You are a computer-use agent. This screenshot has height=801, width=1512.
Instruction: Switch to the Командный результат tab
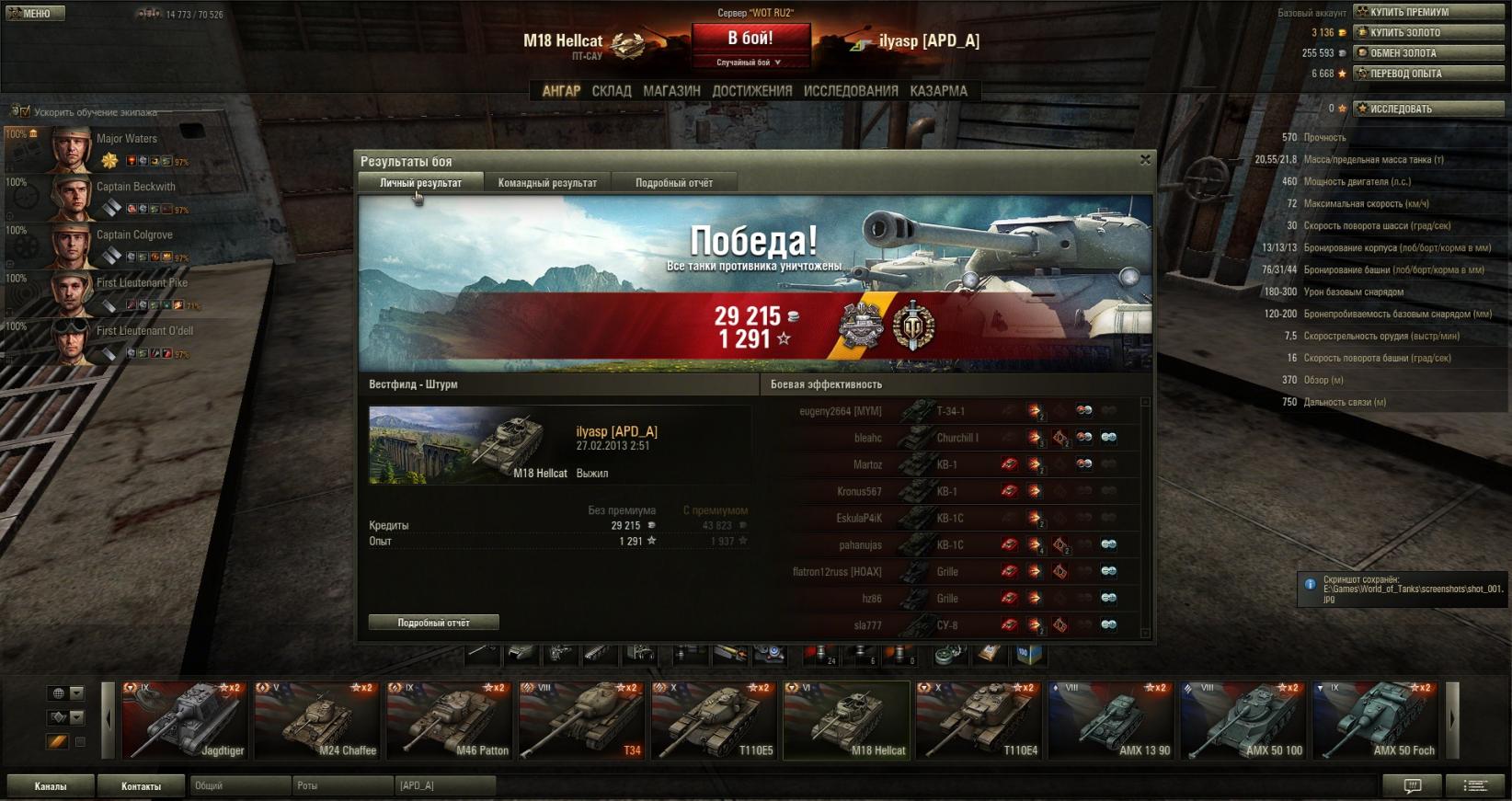[x=547, y=183]
